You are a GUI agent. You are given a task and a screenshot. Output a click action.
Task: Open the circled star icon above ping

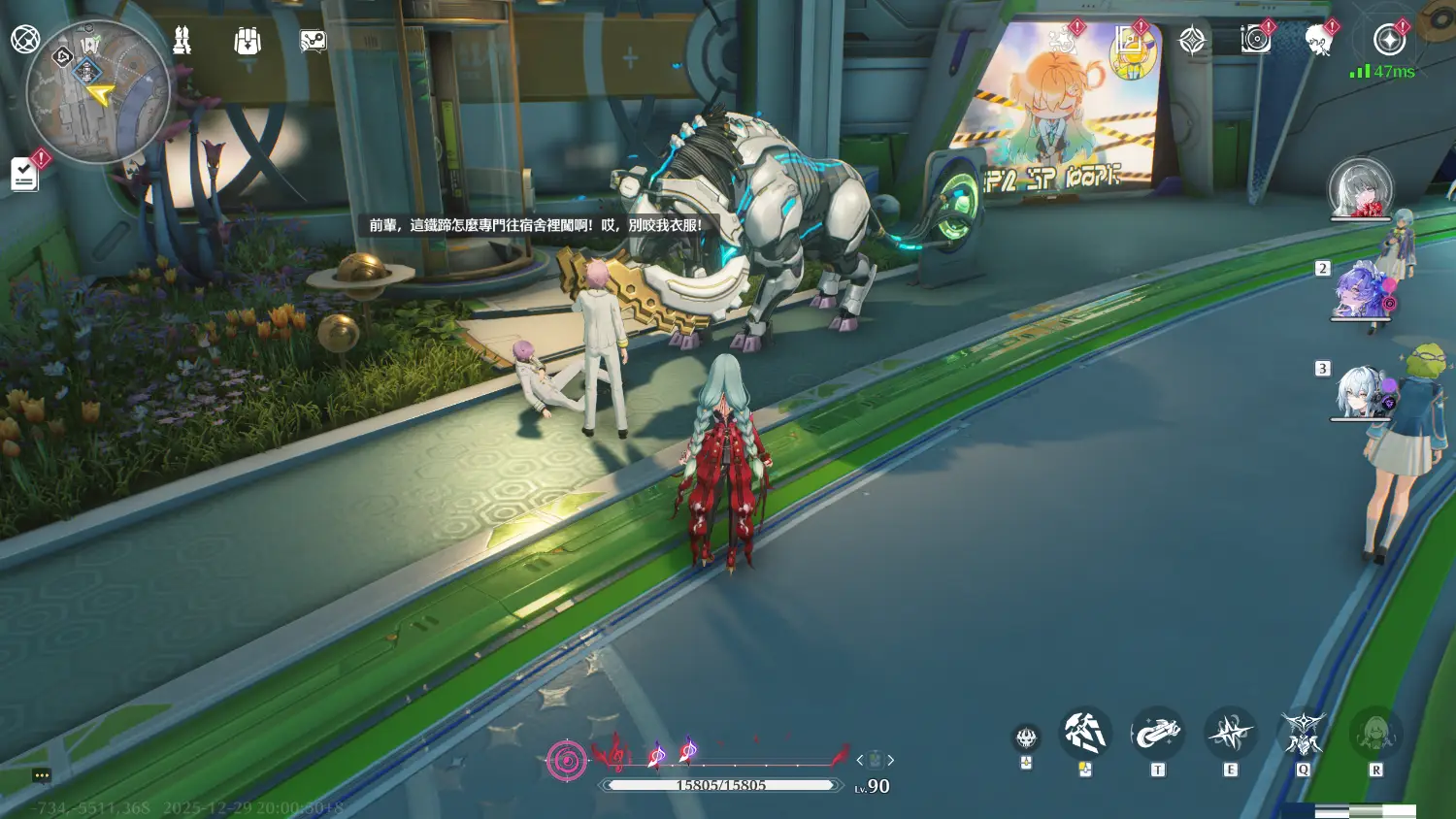click(1389, 40)
